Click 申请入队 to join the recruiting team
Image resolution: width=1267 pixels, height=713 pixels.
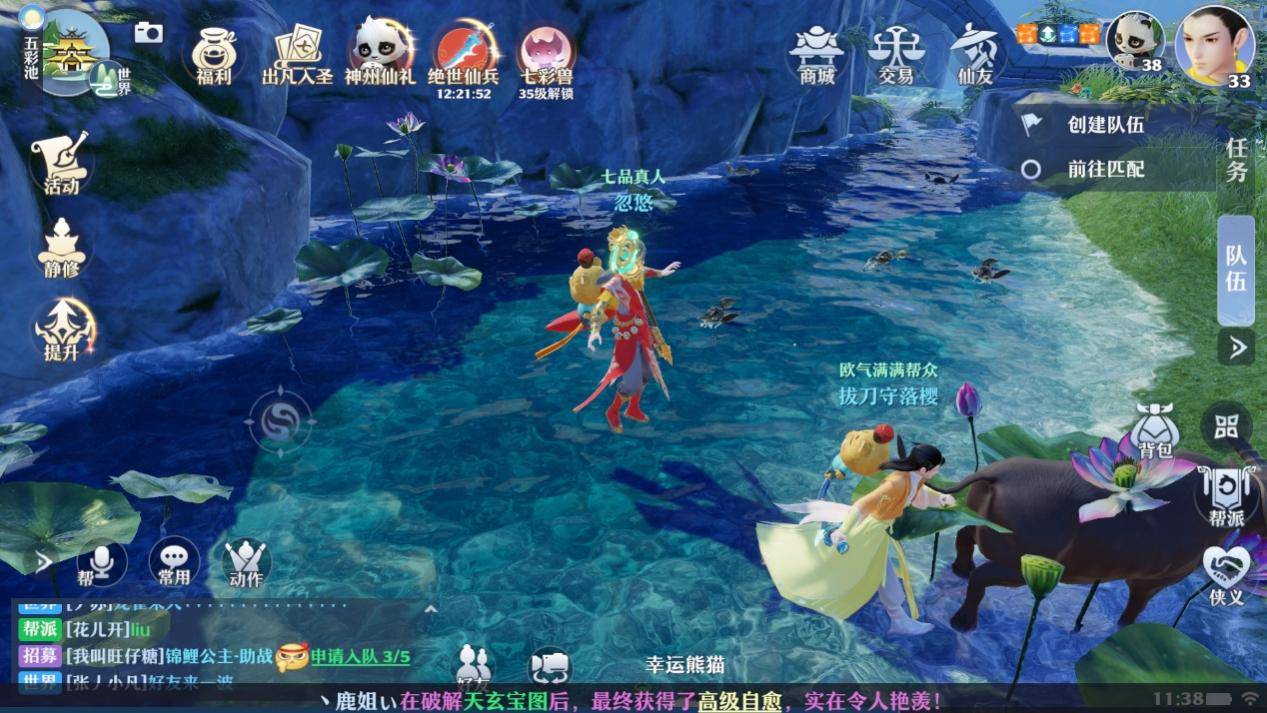[x=360, y=657]
